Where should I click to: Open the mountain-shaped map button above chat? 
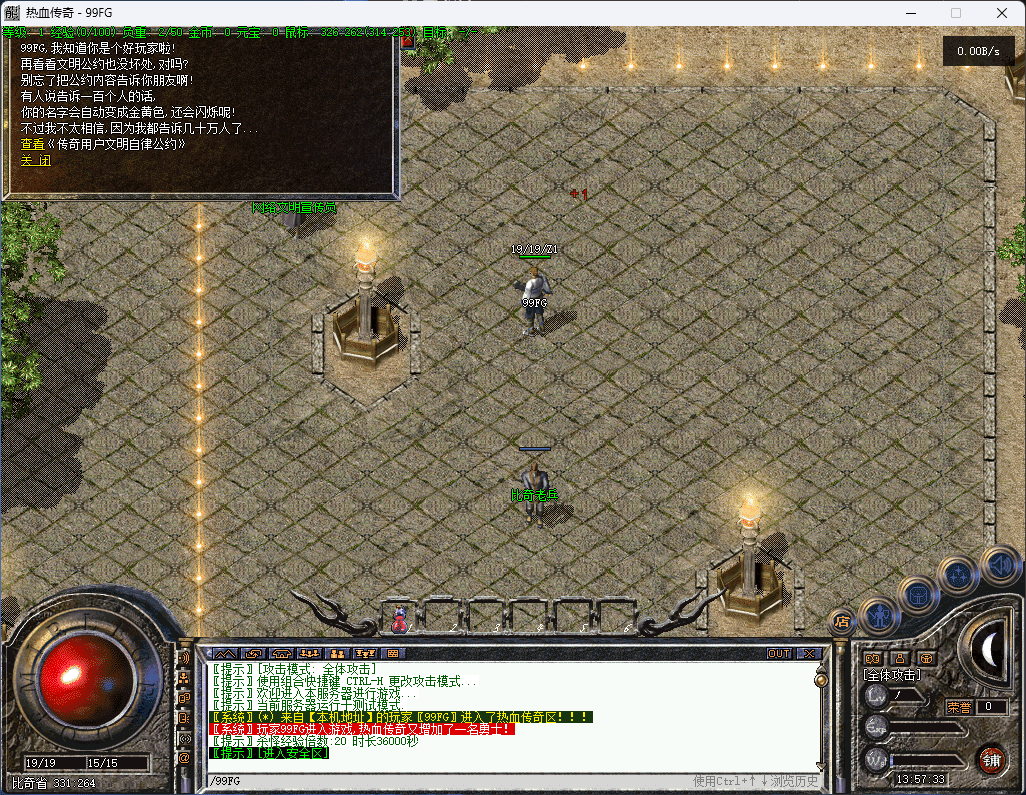click(225, 654)
